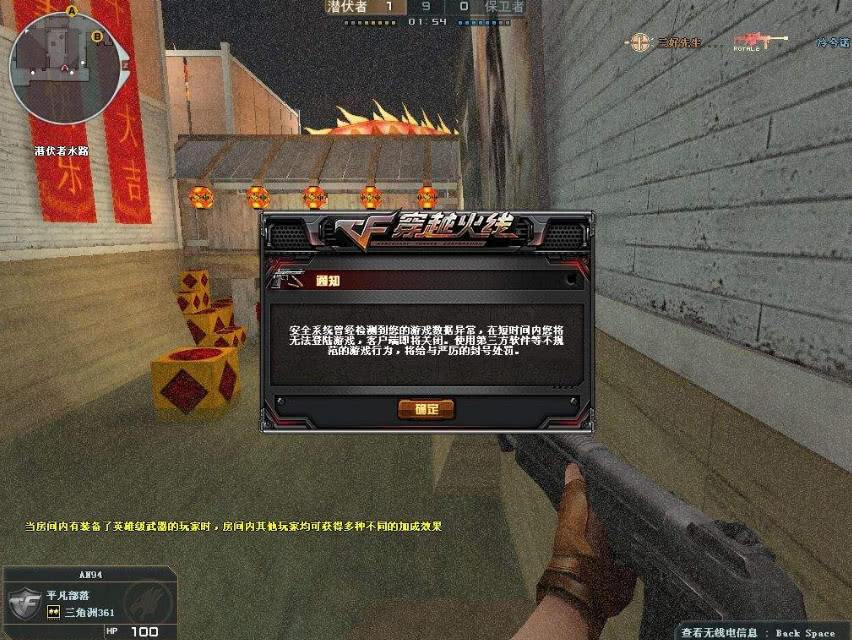Click the red Royale weapon icon
The image size is (852, 640).
758,42
